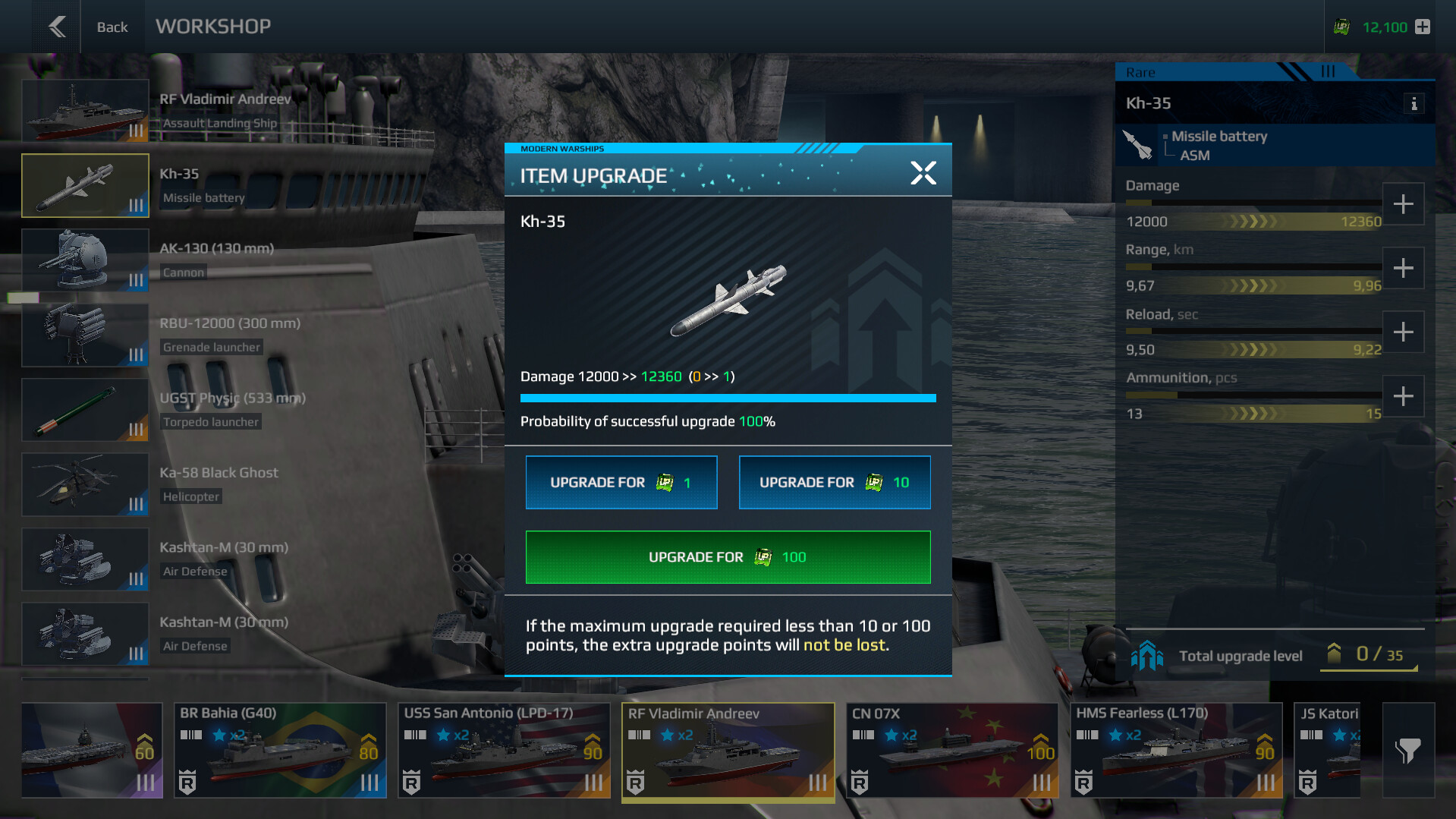1456x819 pixels.
Task: Close the Item Upgrade dialog
Action: (923, 173)
